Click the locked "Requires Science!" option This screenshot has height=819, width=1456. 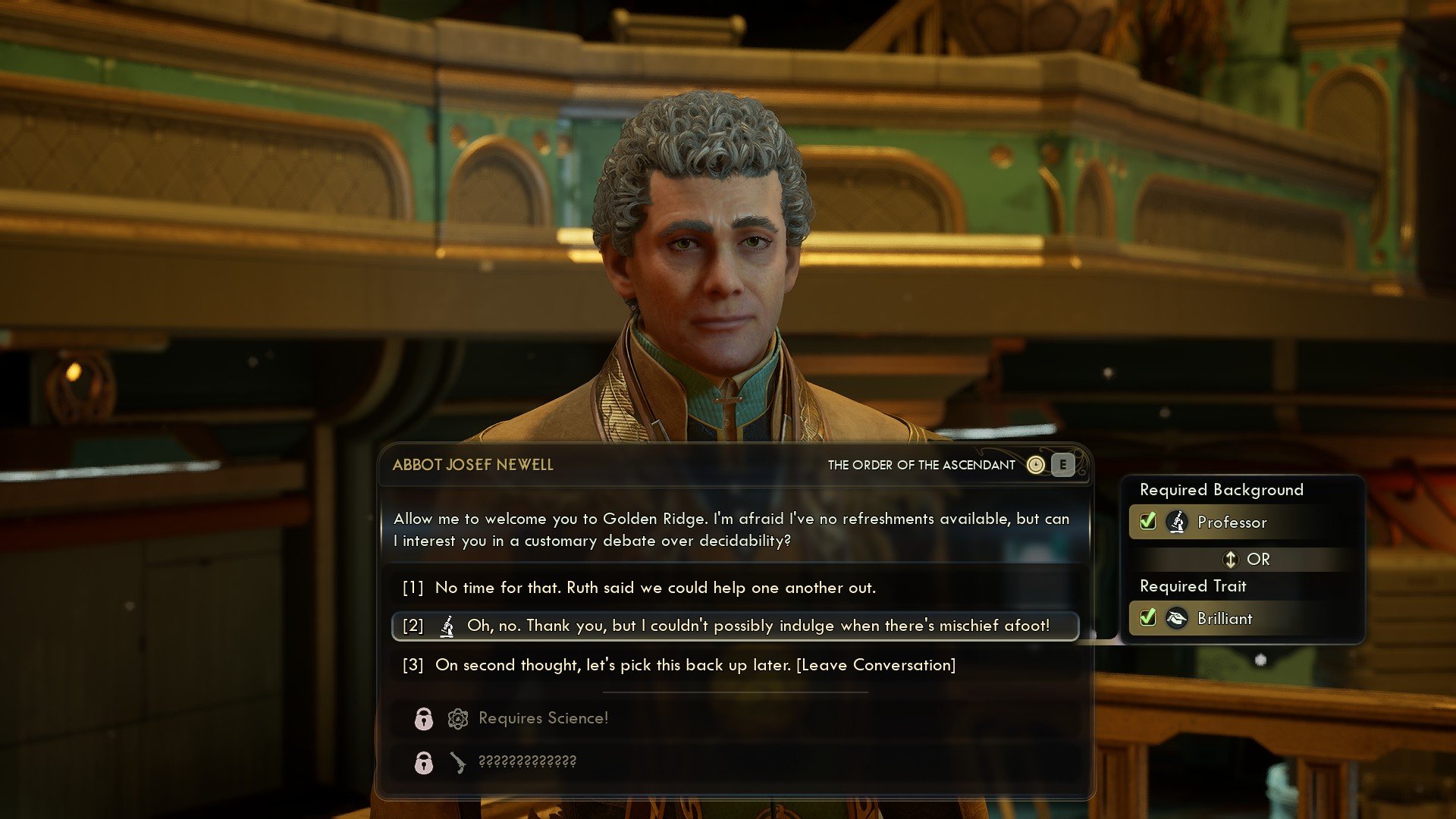click(x=543, y=718)
